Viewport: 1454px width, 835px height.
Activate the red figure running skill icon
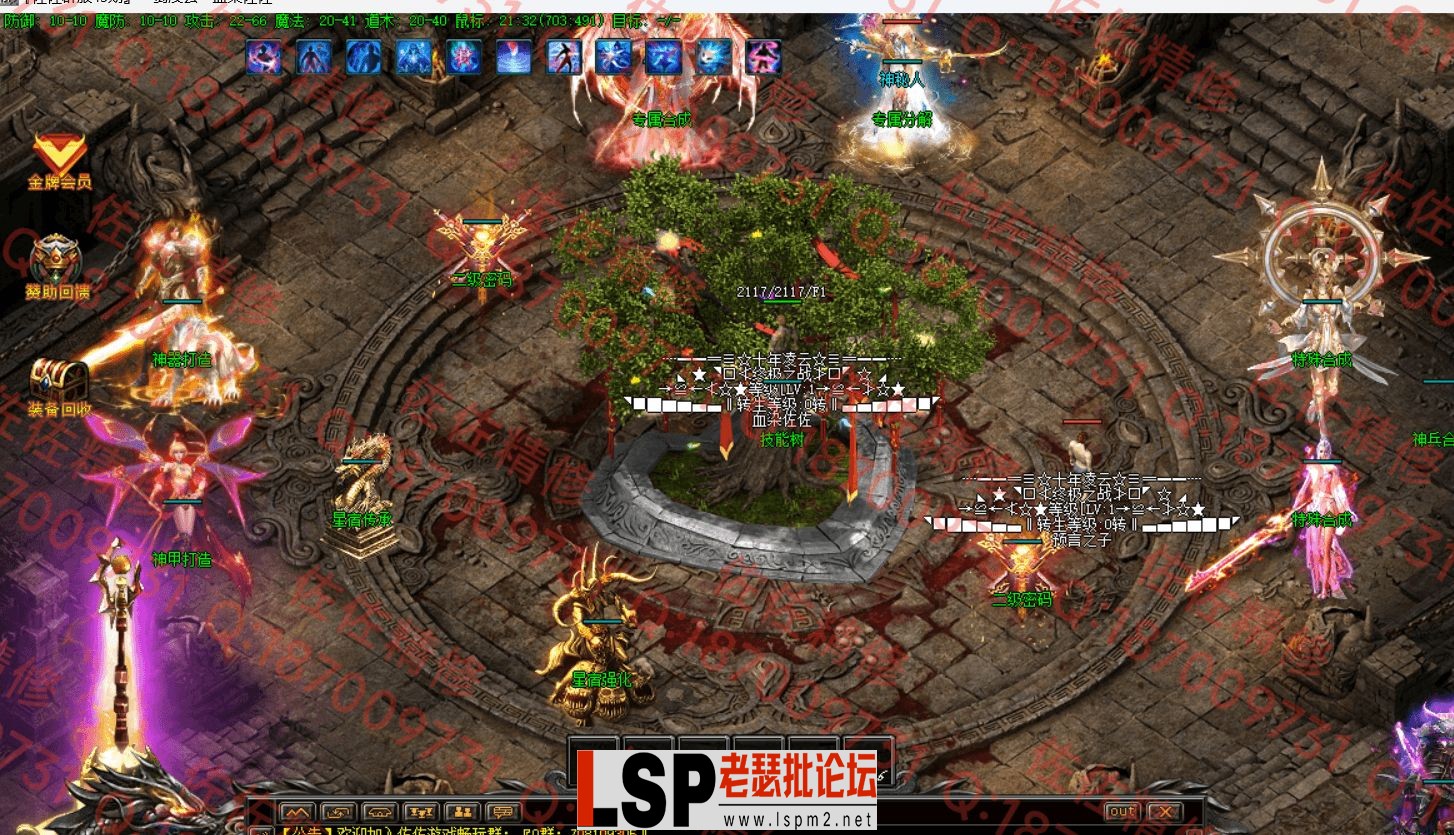point(564,57)
